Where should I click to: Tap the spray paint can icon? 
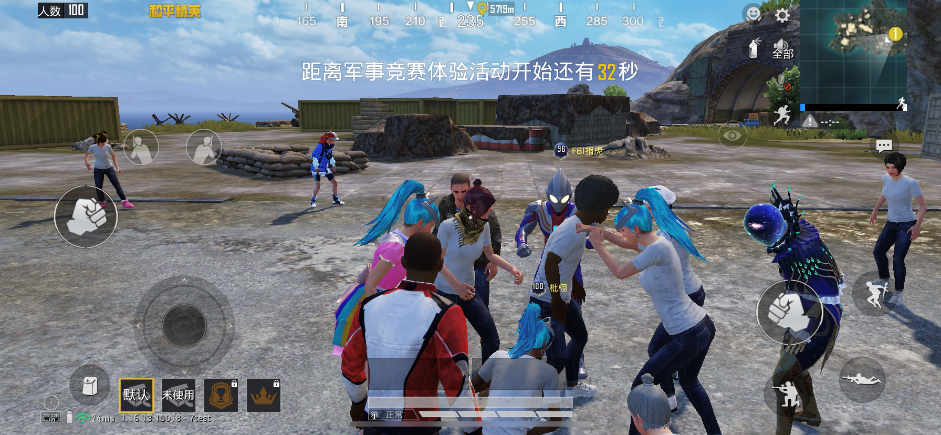(753, 47)
